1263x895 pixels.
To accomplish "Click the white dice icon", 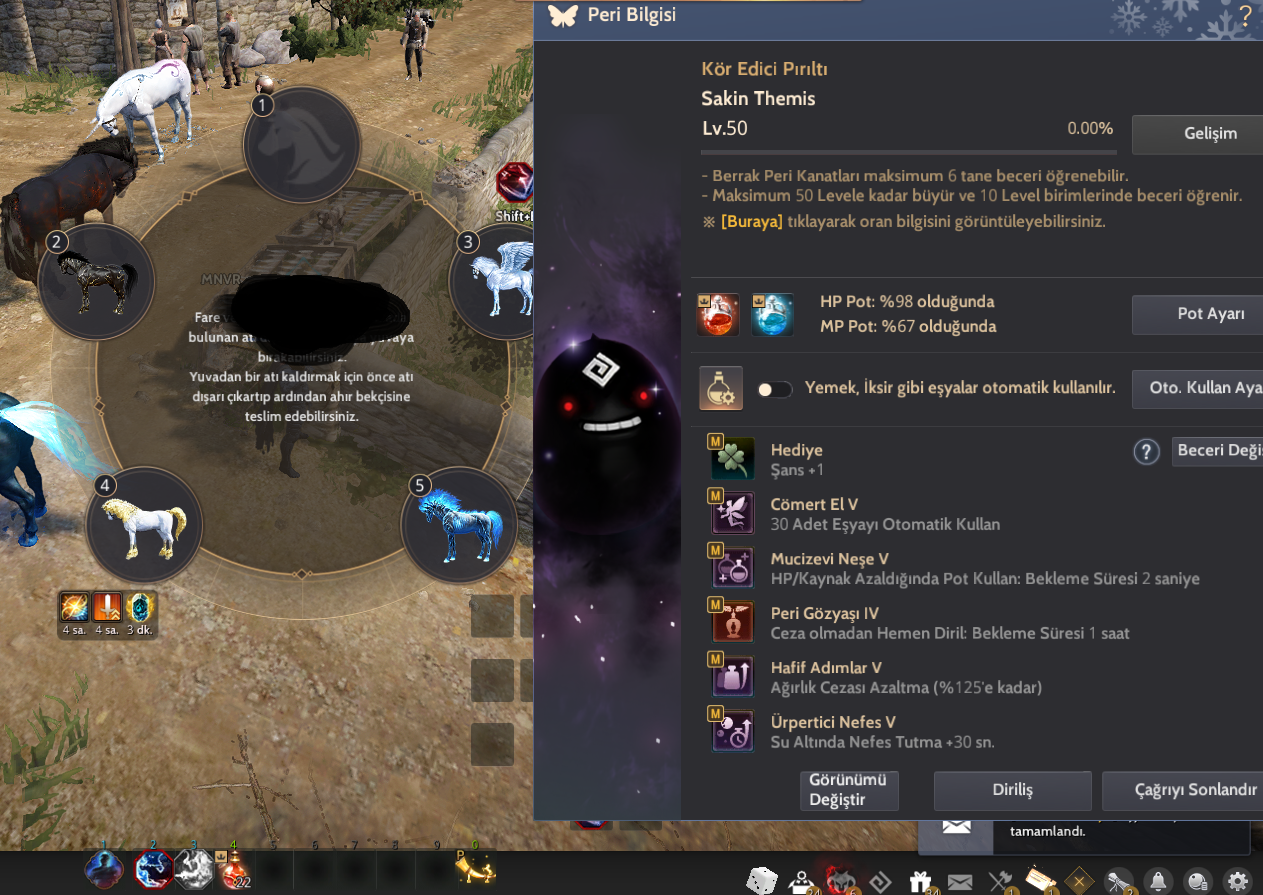I will (762, 880).
